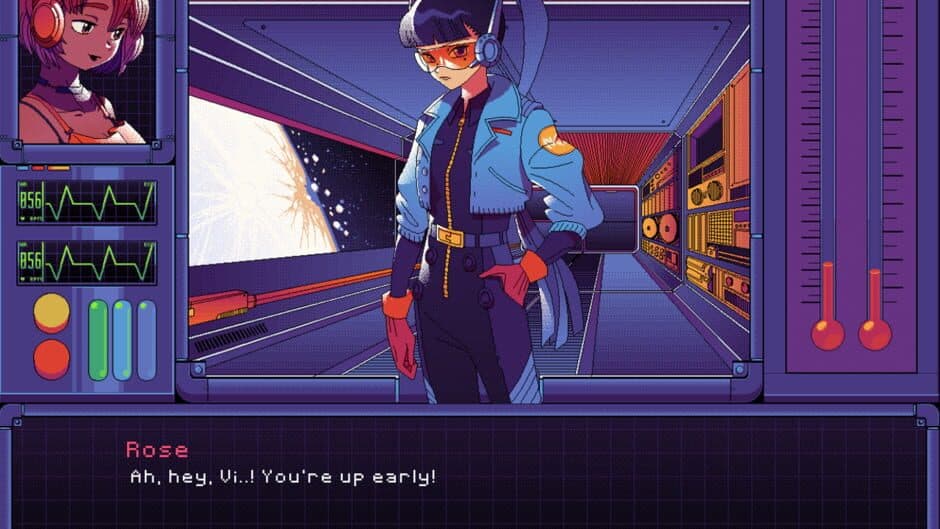
Task: Push the yellow round console button
Action: tap(52, 313)
